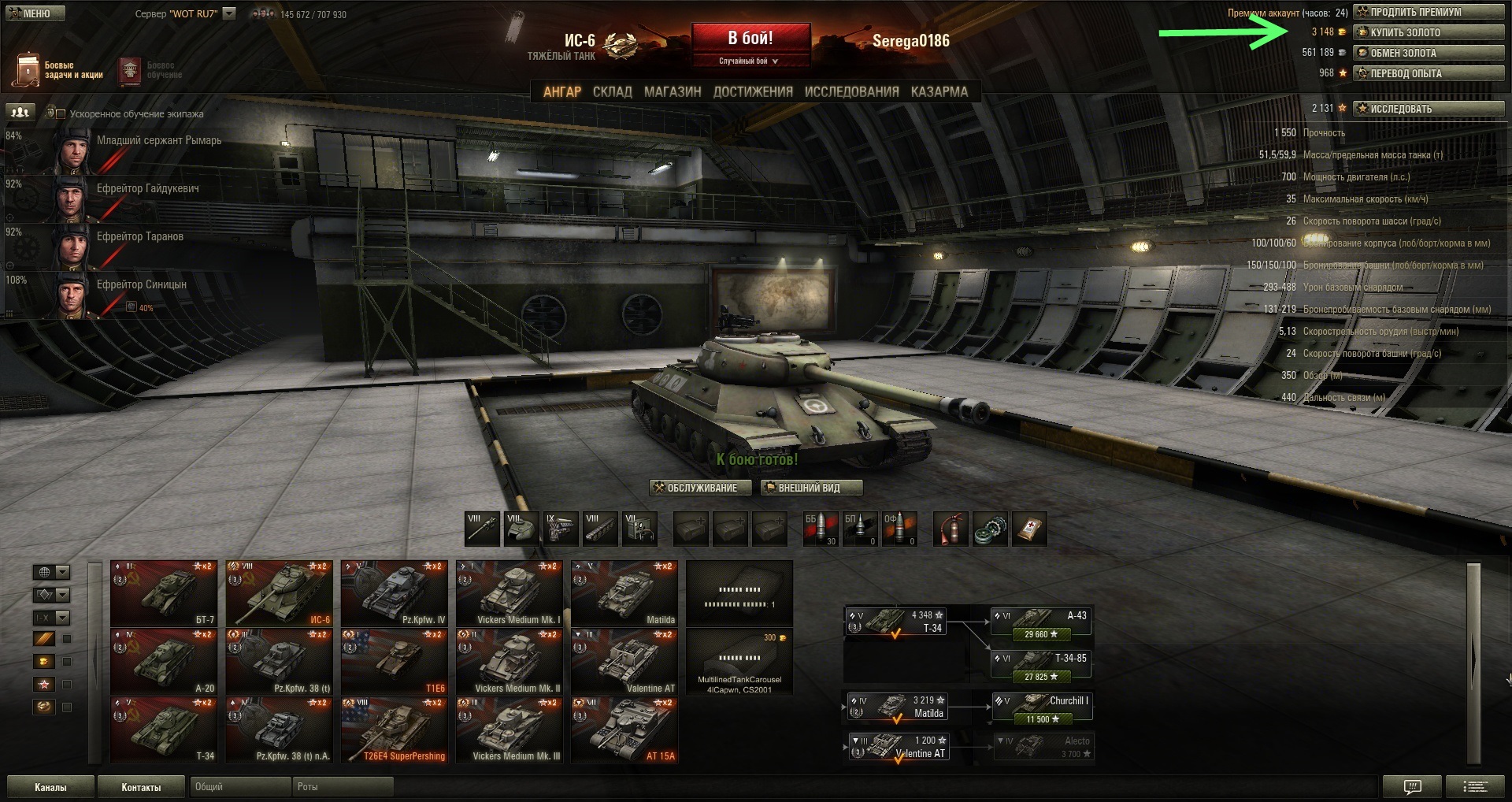Click ПРОДЛИТЬ ПРЕМИУМ button
Screen dimensions: 1512x802
(1428, 13)
